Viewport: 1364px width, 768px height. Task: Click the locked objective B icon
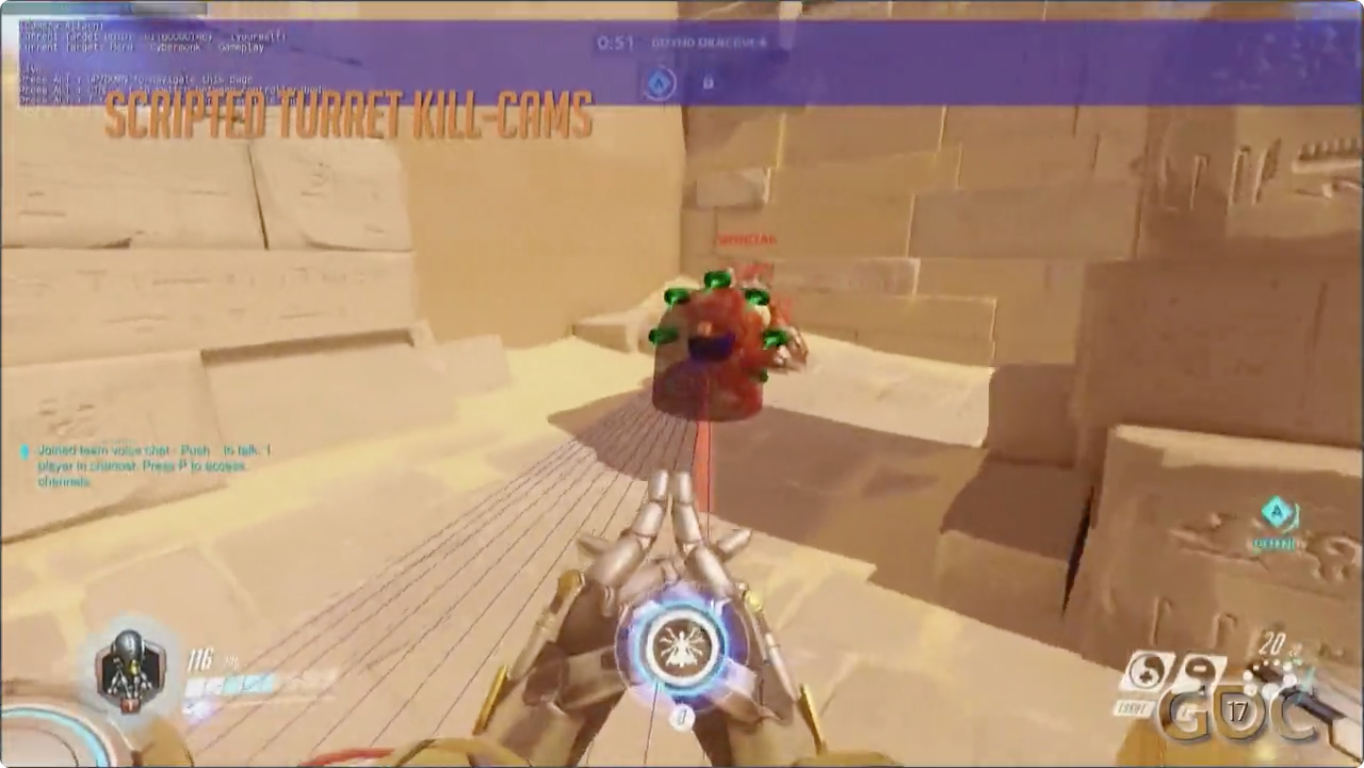pyautogui.click(x=707, y=82)
